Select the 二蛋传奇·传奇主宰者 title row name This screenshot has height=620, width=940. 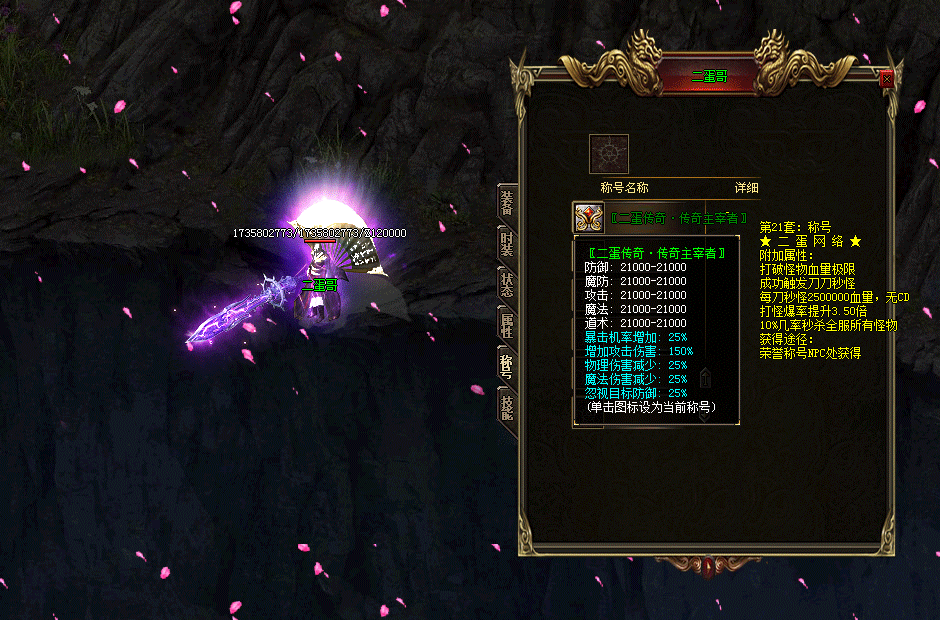677,217
